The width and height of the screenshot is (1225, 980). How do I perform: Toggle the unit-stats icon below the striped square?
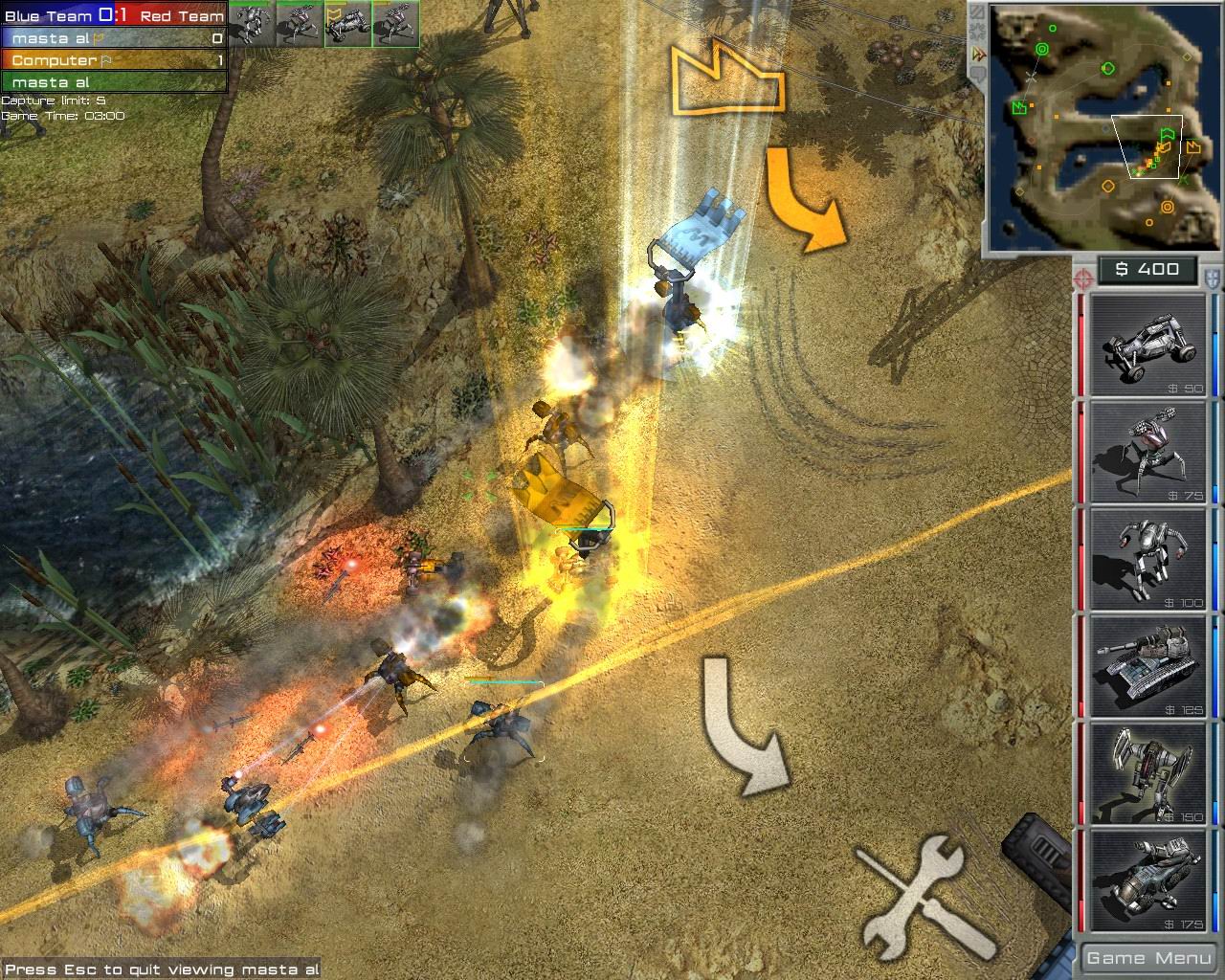[x=977, y=31]
